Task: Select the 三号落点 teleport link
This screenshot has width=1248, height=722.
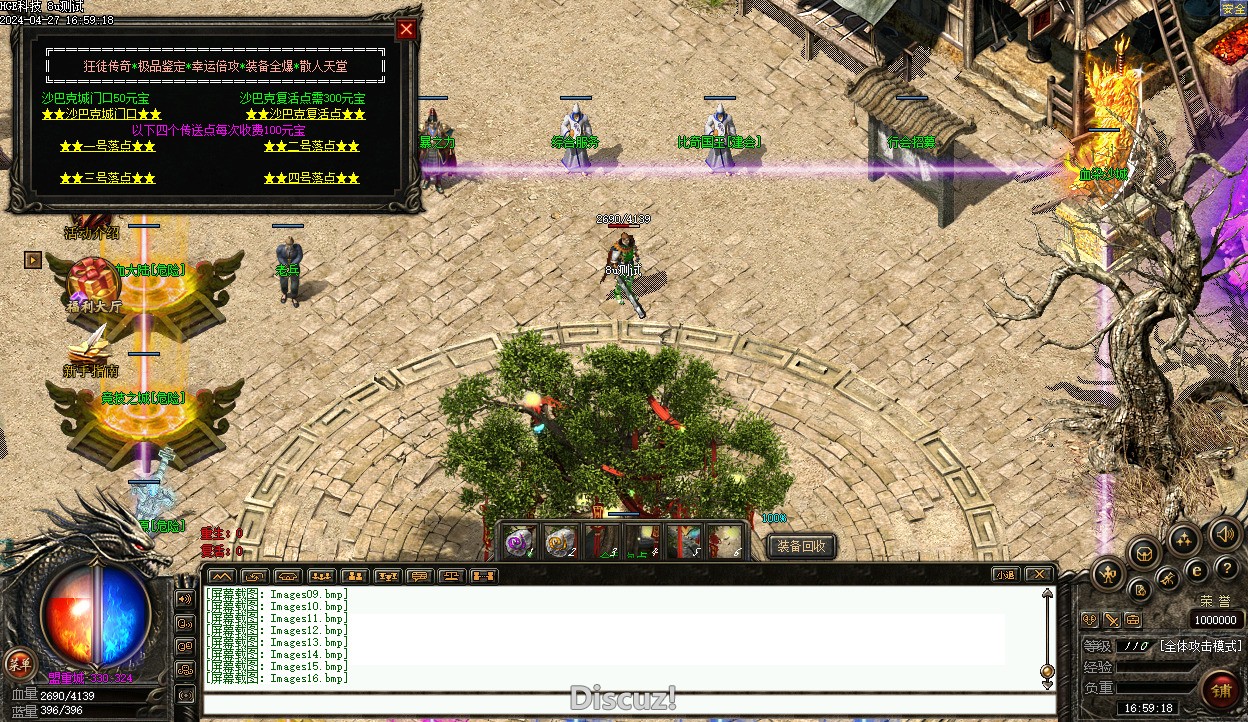Action: coord(107,178)
